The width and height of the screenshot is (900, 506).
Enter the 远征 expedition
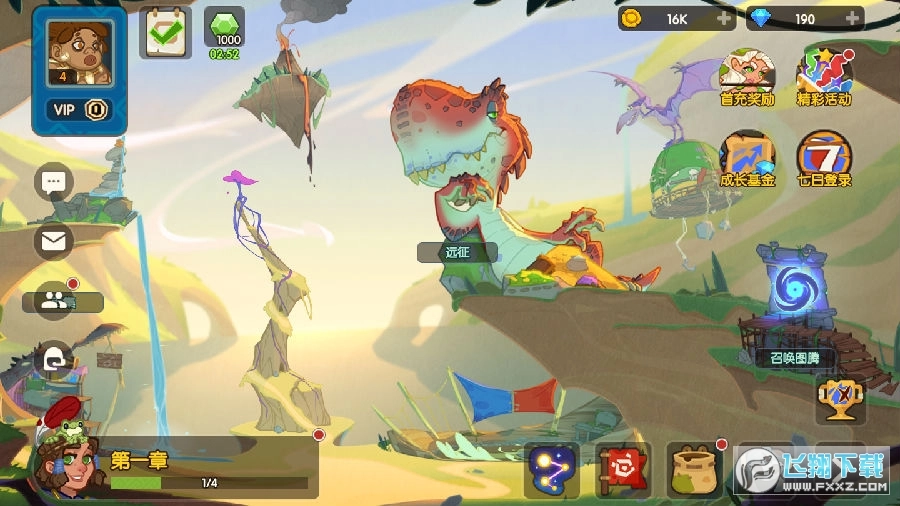click(458, 252)
